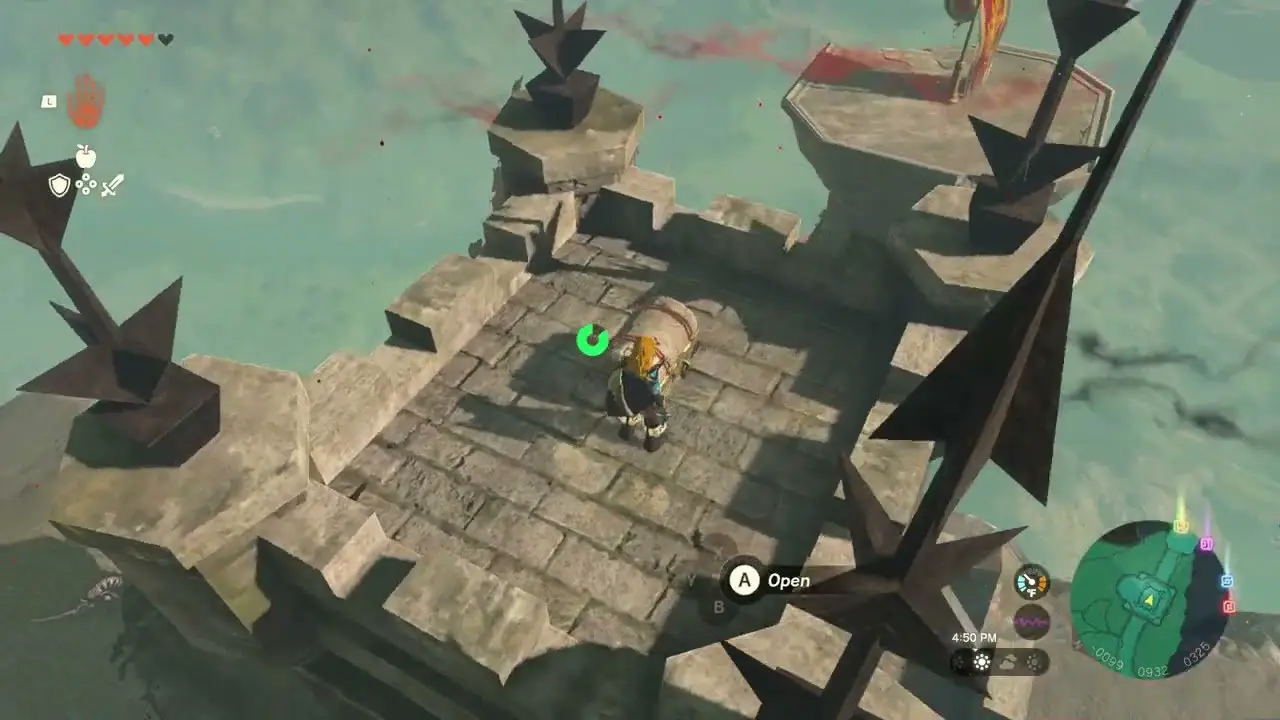Click the four-circle cluster between shield and sword
1280x720 pixels.
(86, 185)
